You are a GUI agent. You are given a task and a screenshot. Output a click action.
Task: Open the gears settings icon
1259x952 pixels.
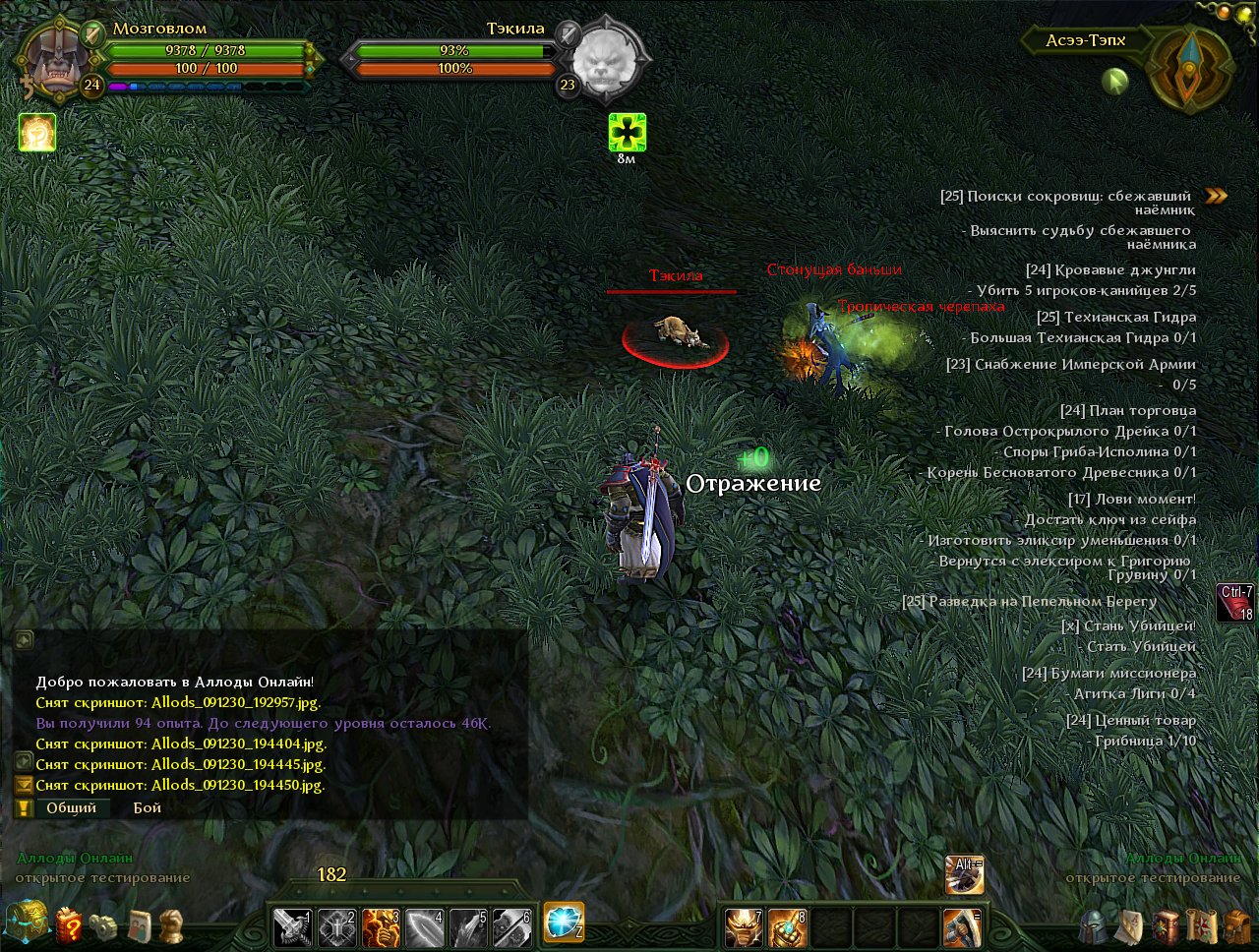pyautogui.click(x=103, y=926)
